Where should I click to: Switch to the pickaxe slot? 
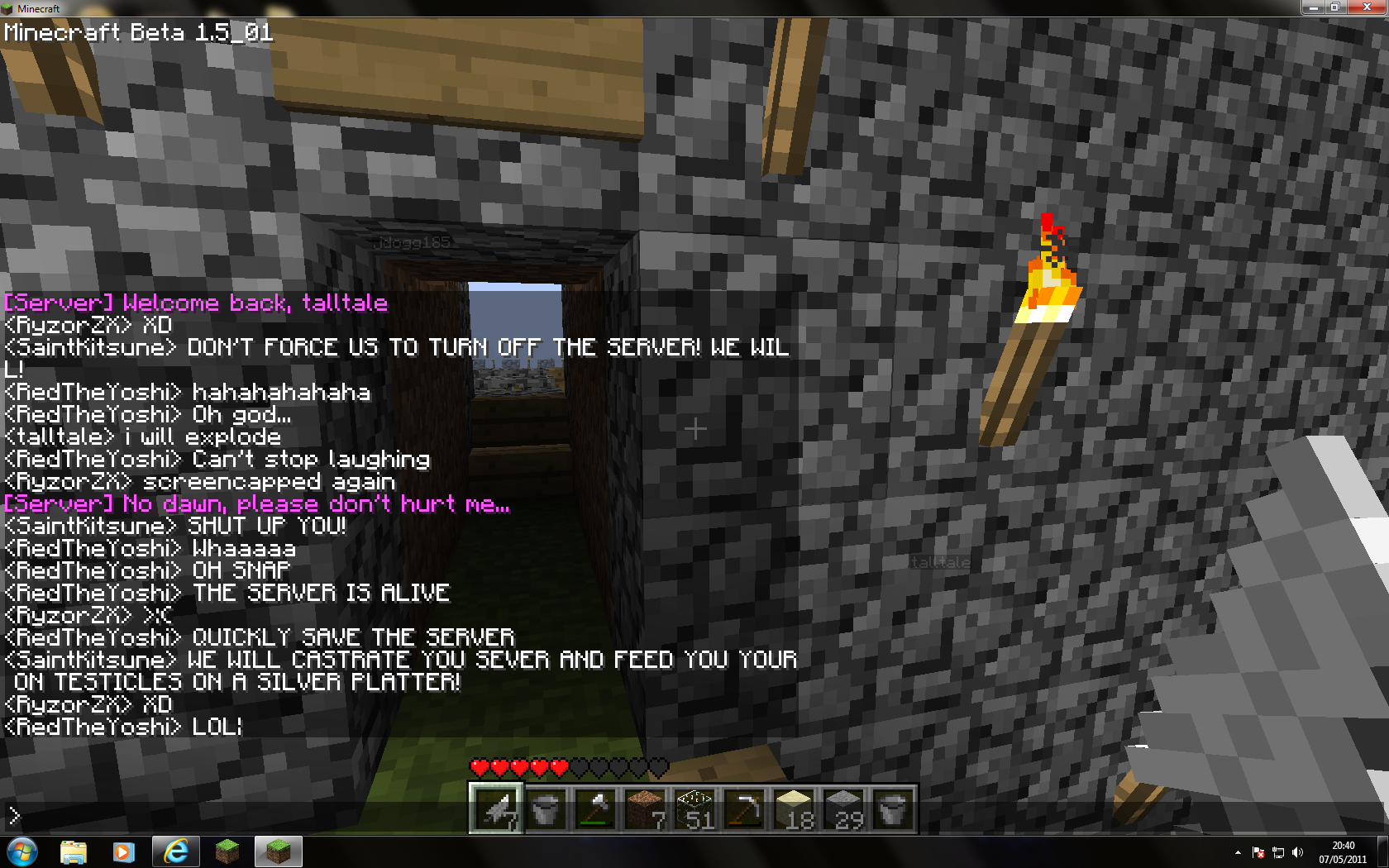click(x=744, y=808)
